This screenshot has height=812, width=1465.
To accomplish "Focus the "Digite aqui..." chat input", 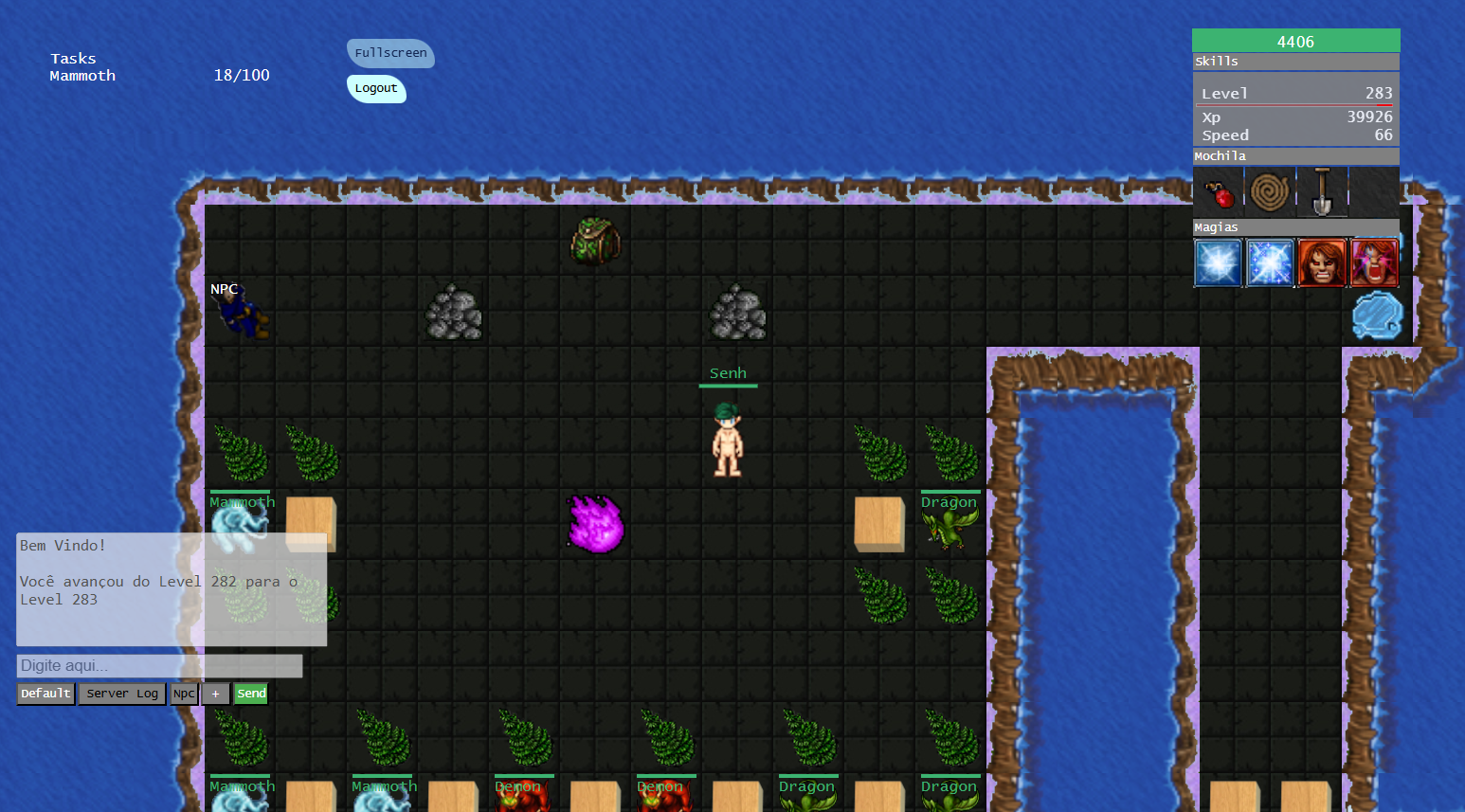I will [x=159, y=666].
